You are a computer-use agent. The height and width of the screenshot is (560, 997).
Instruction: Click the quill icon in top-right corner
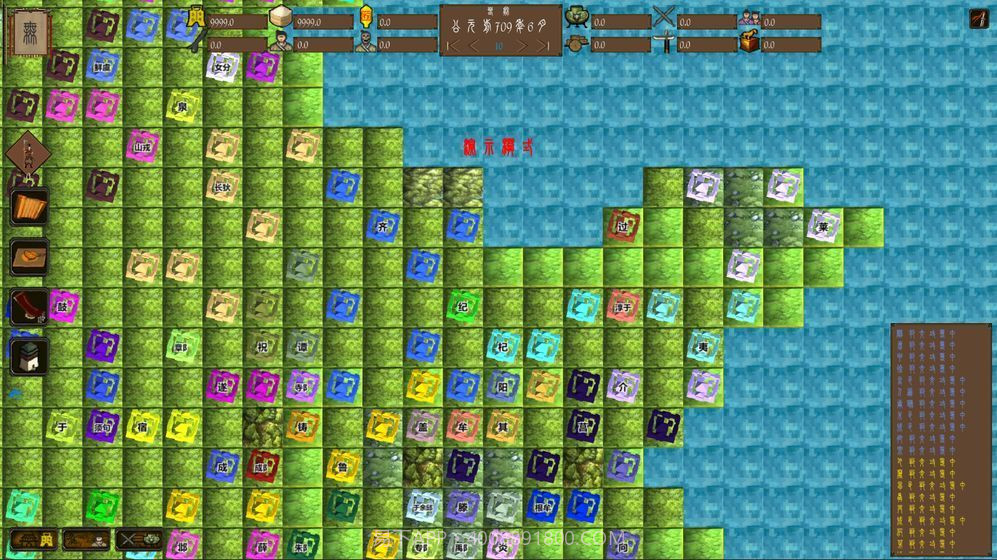click(x=978, y=19)
